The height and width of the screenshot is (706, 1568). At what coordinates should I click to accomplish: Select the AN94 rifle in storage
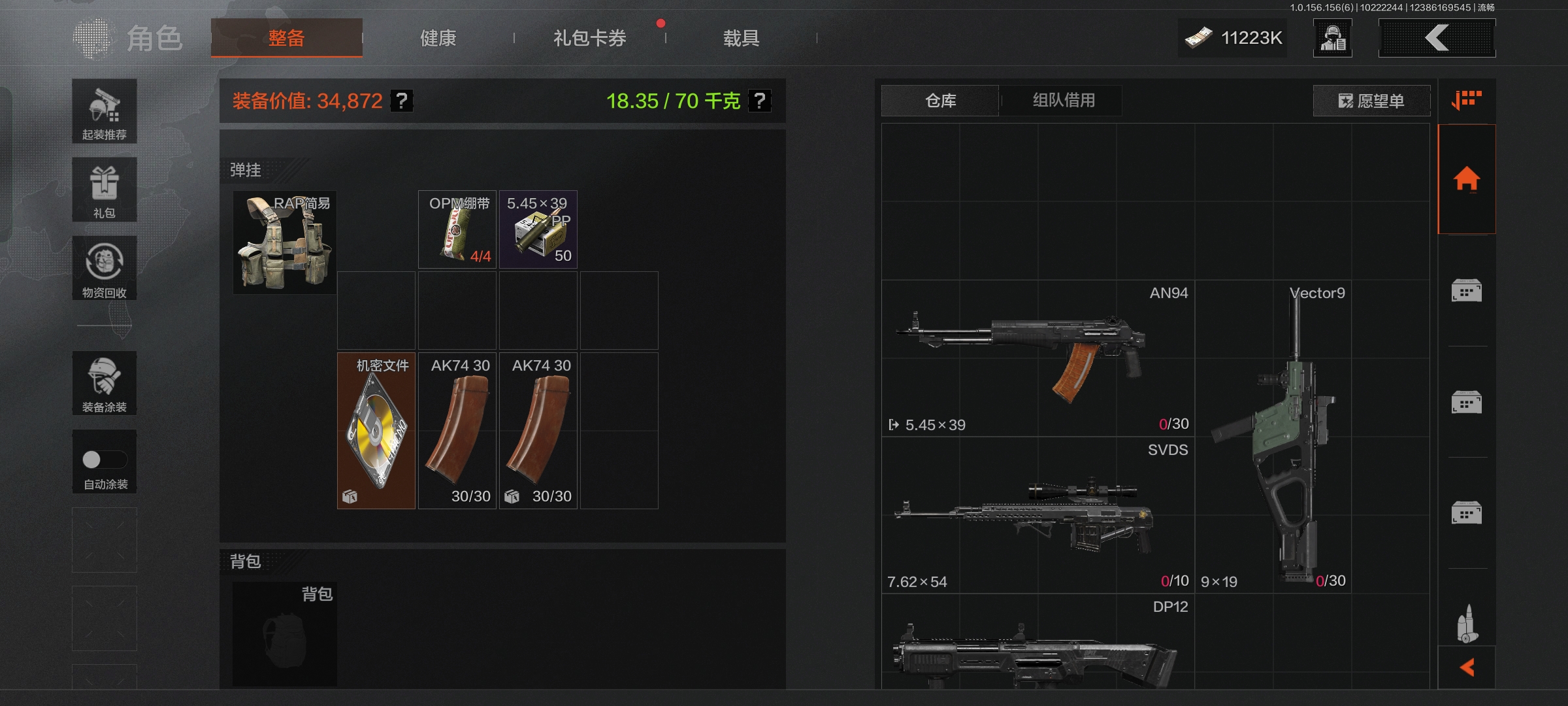[1037, 358]
